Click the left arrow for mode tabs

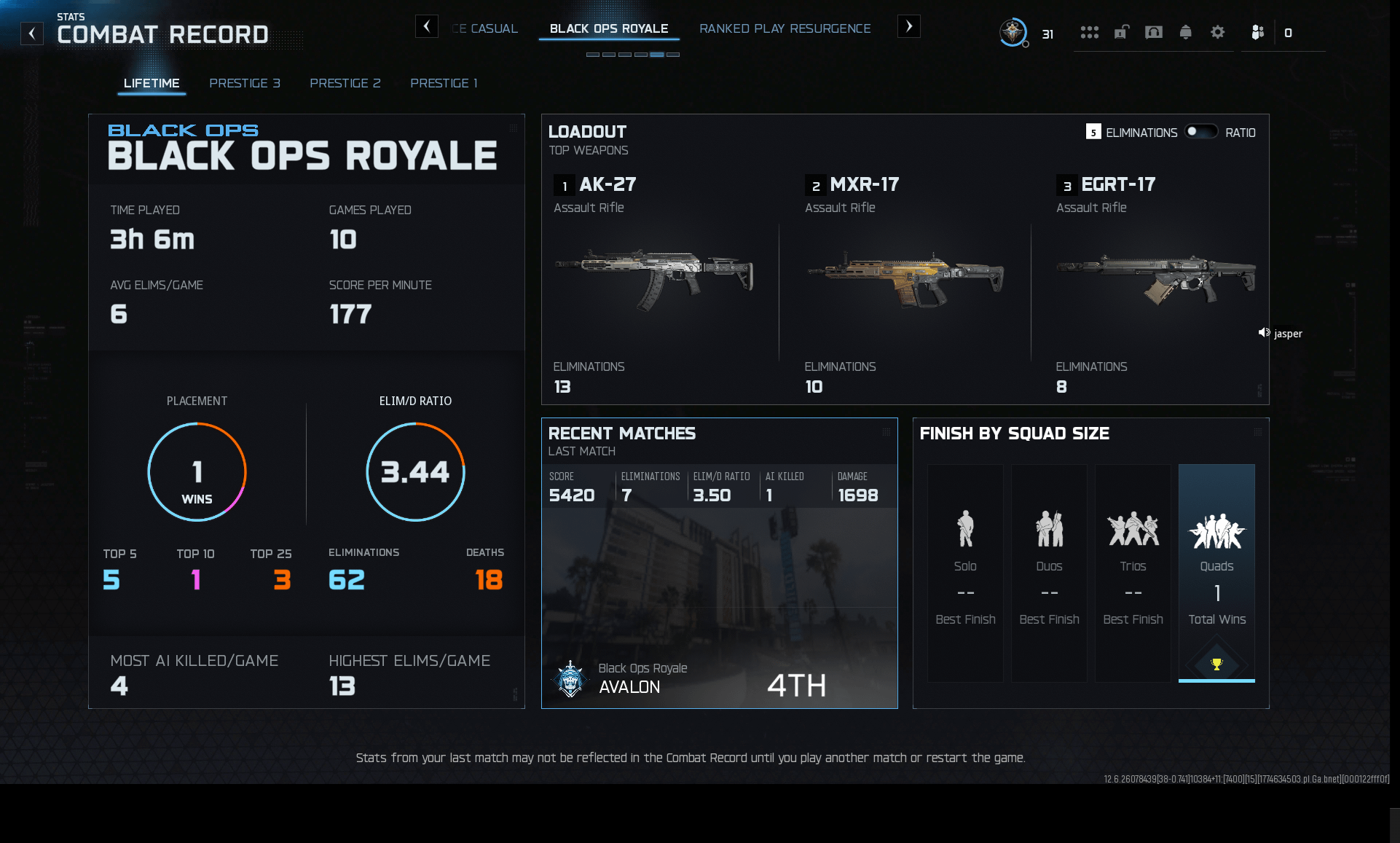427,27
